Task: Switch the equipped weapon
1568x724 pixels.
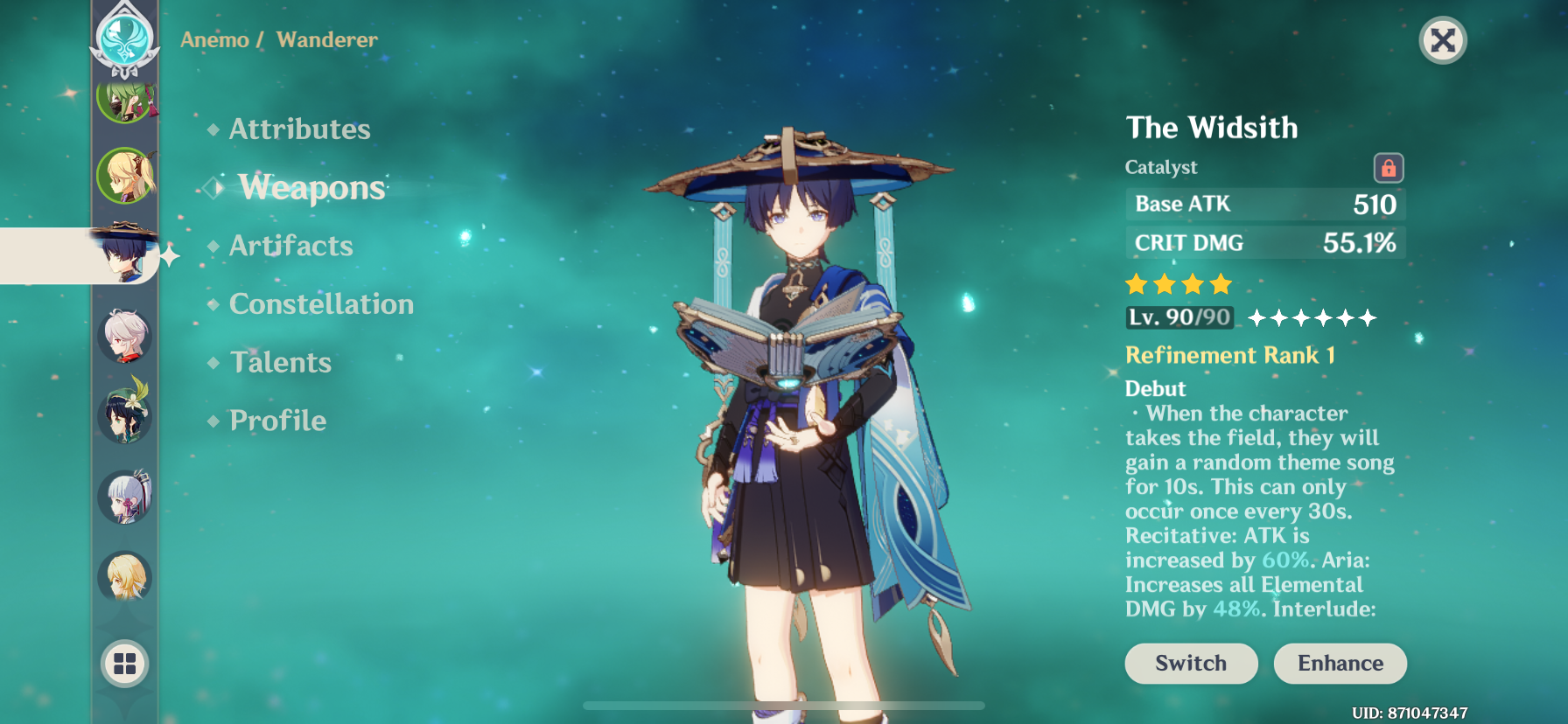Action: click(1190, 664)
